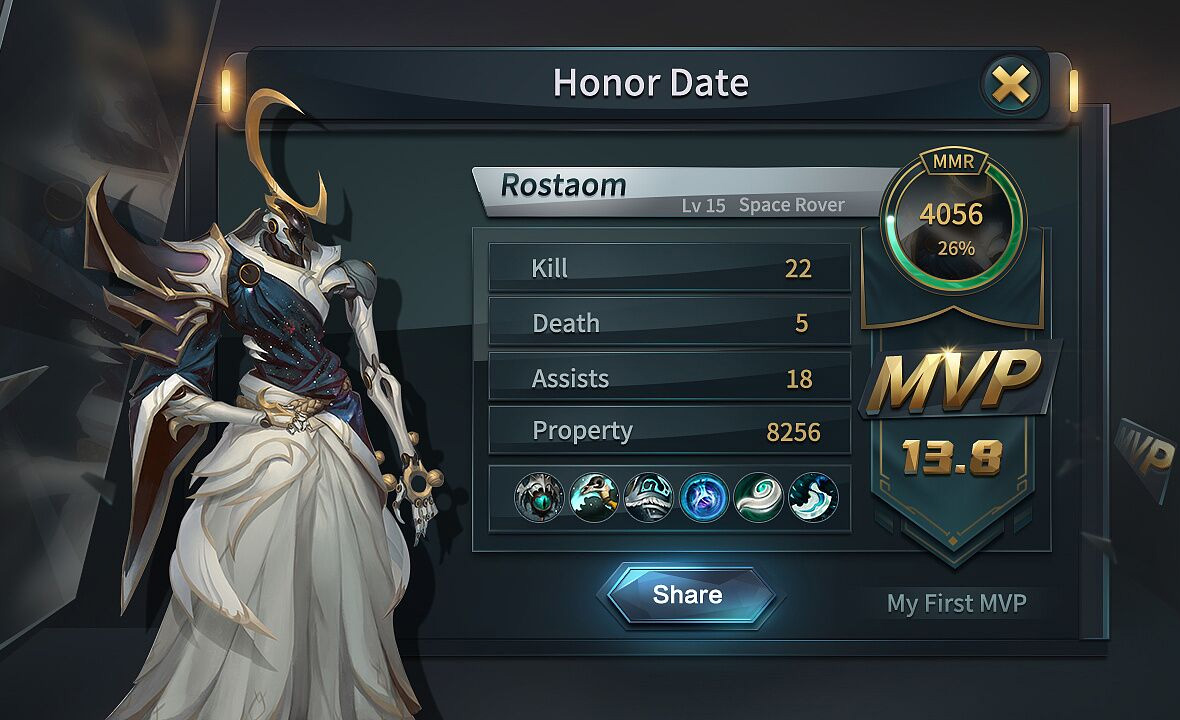Click the MMR 4056 rating circle
Viewport: 1180px width, 720px height.
[952, 221]
